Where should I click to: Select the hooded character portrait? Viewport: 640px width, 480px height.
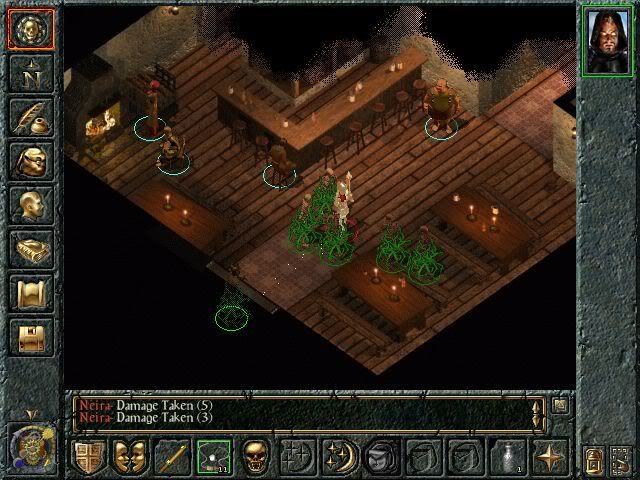[608, 38]
